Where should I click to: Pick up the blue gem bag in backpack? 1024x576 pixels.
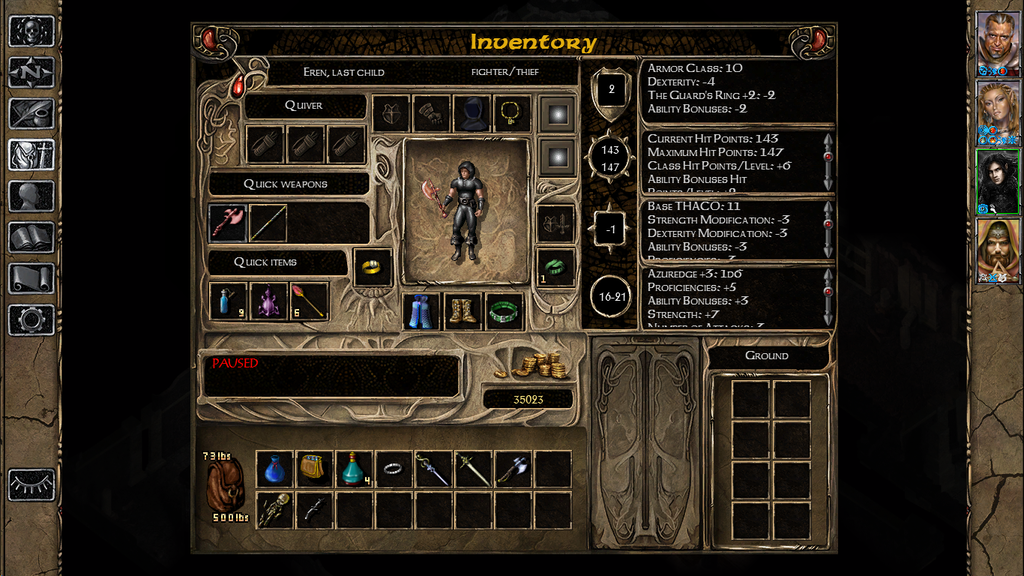tap(275, 468)
